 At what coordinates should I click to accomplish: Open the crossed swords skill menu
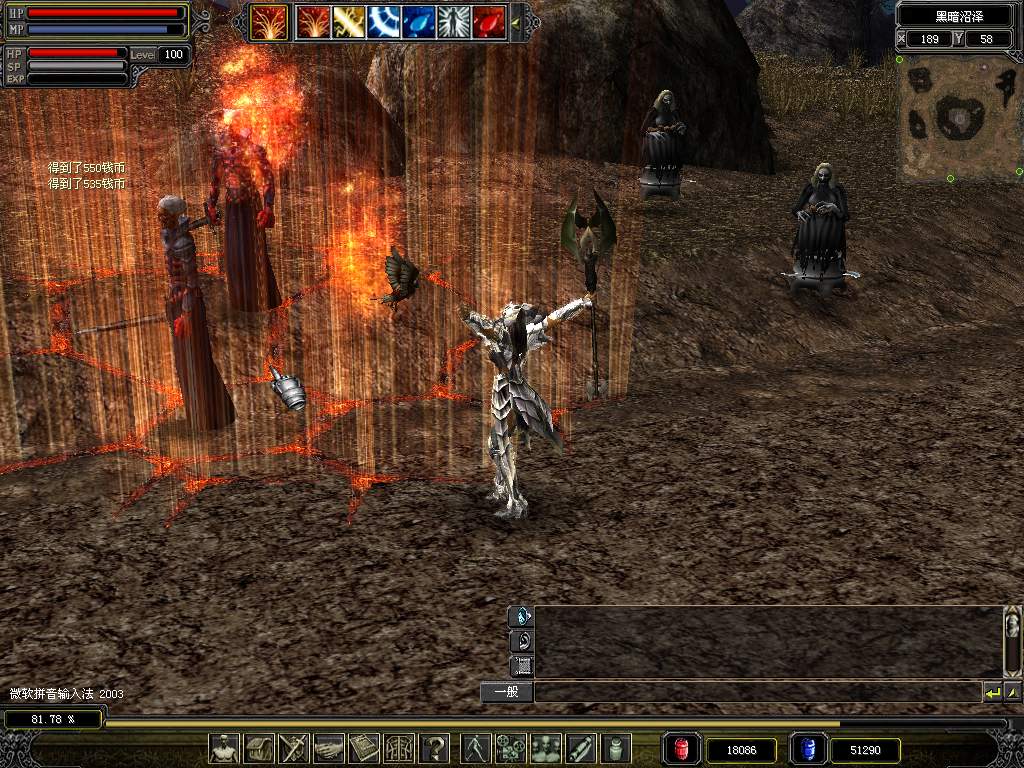coord(294,748)
